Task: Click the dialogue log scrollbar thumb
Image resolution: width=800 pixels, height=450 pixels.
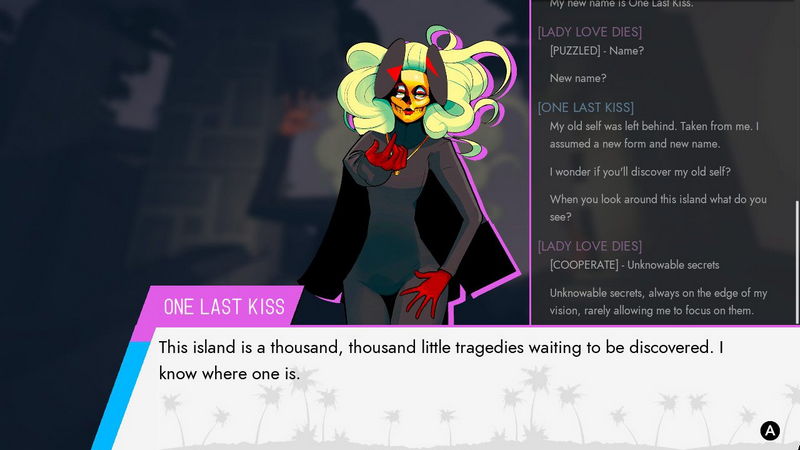Action: pyautogui.click(x=796, y=262)
